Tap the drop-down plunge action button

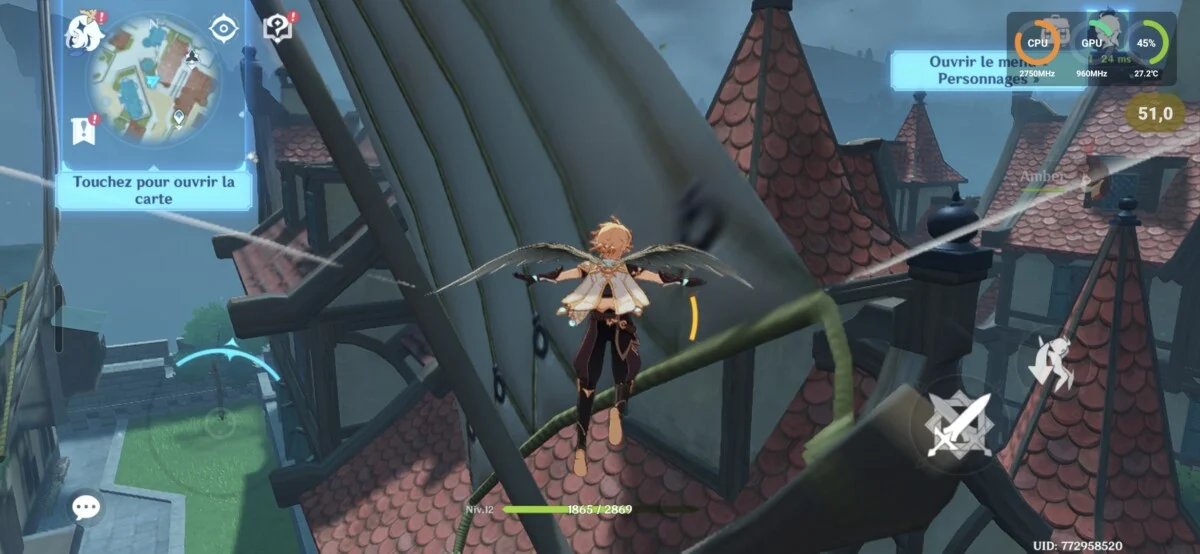click(x=1053, y=363)
